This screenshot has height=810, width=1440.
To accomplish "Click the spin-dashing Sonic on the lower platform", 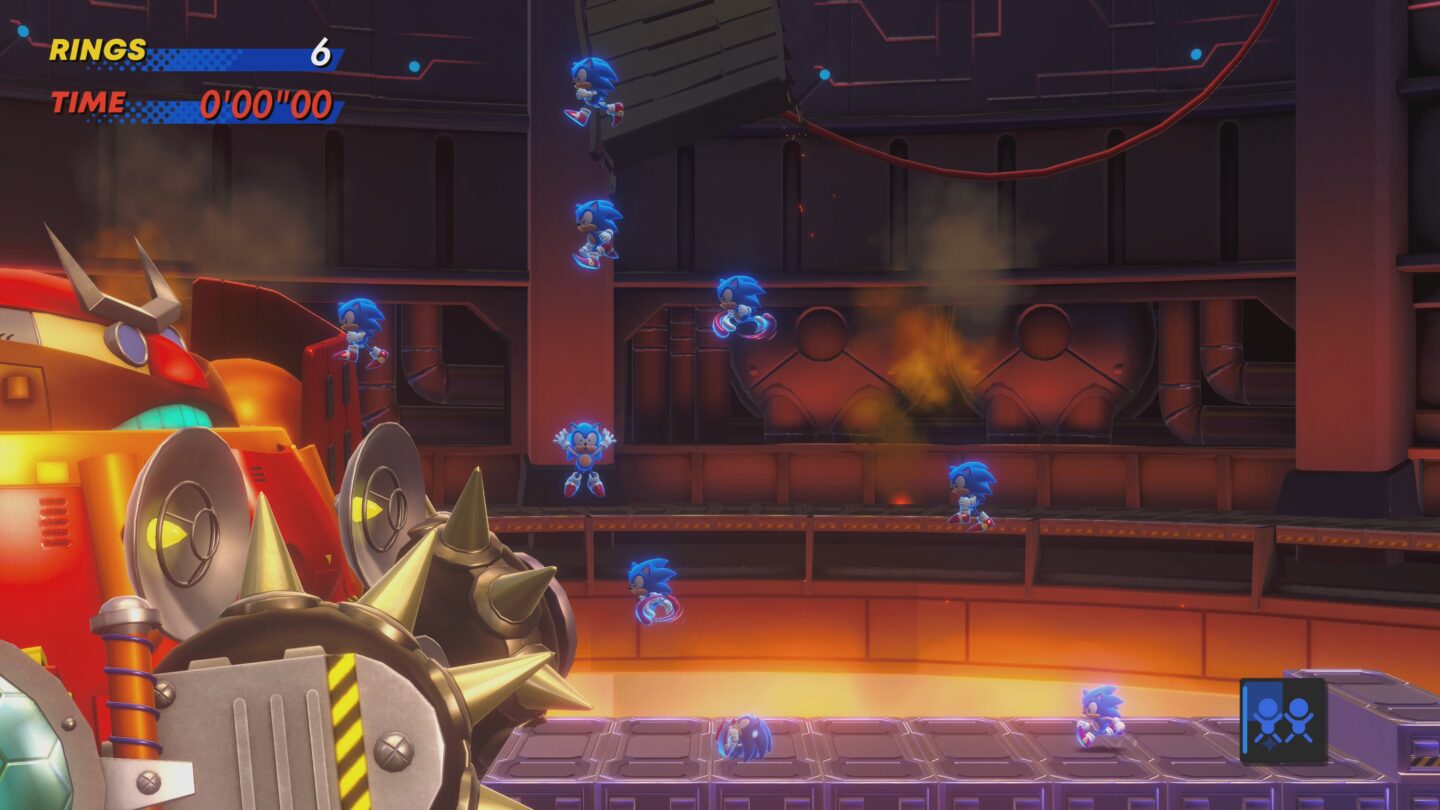I will [x=653, y=588].
